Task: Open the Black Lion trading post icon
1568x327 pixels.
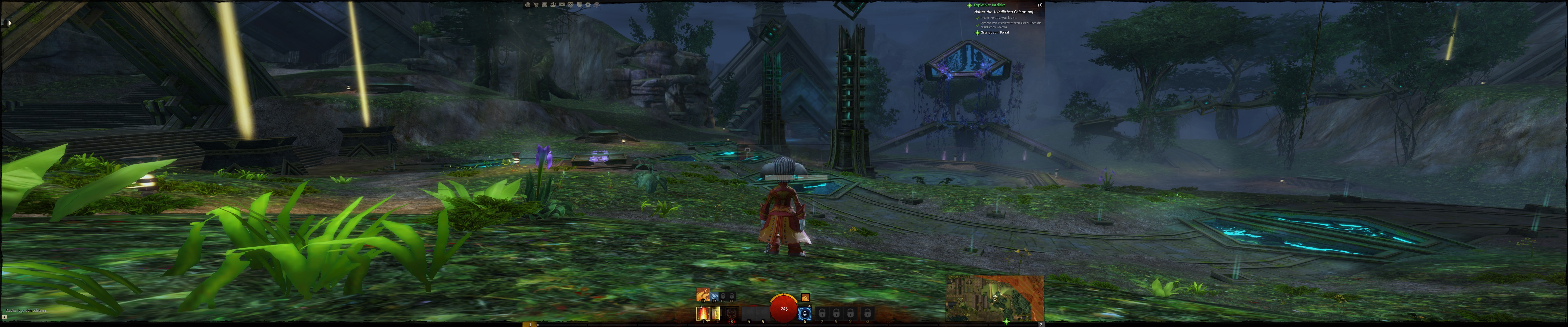Action: click(570, 5)
